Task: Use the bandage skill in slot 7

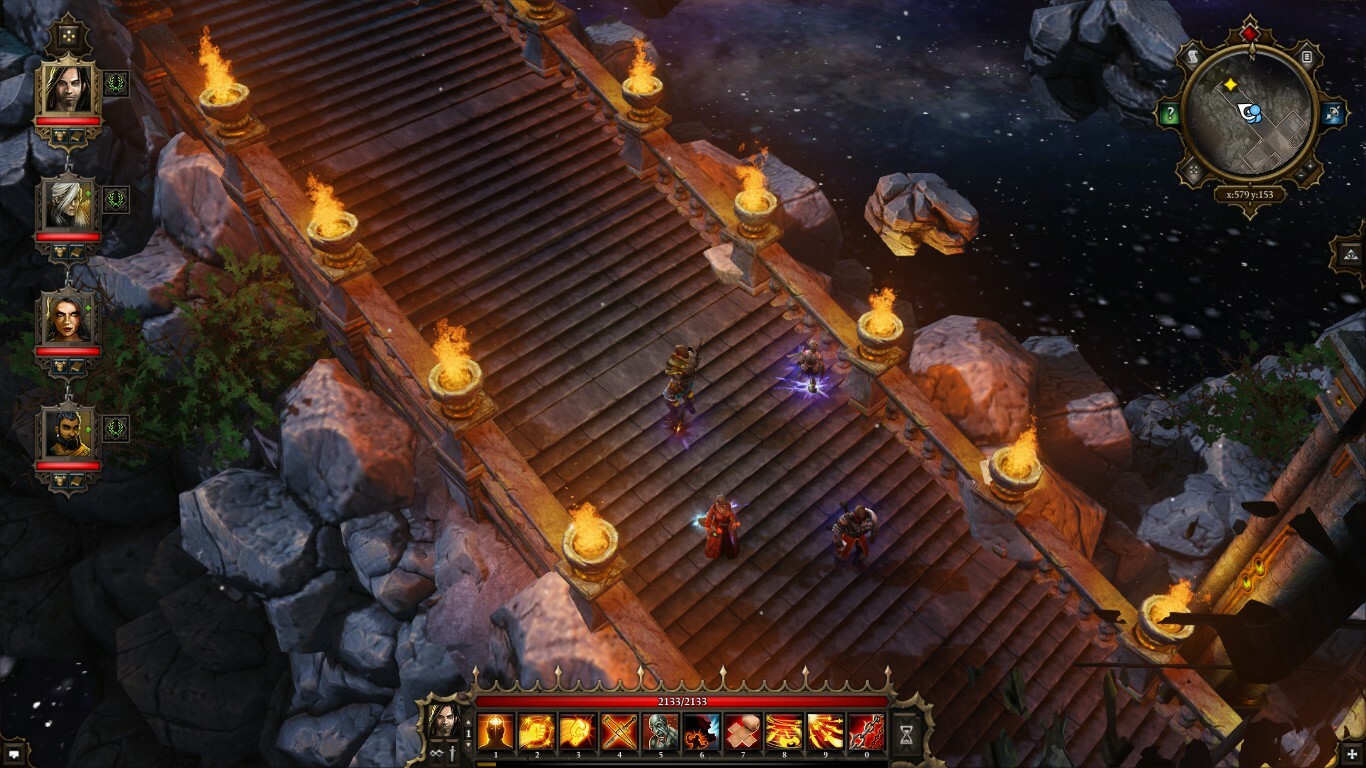Action: click(742, 732)
